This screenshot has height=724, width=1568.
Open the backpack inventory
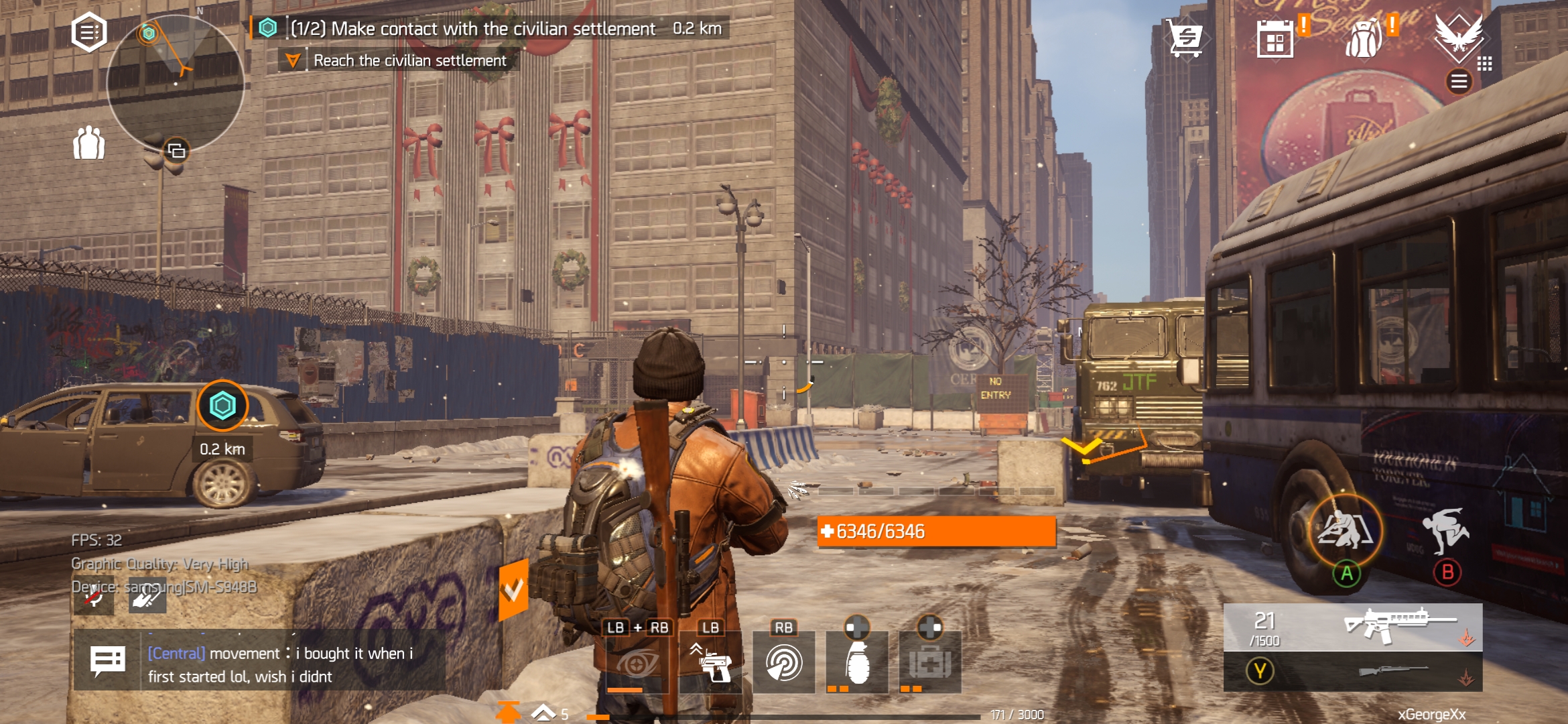(x=1364, y=38)
